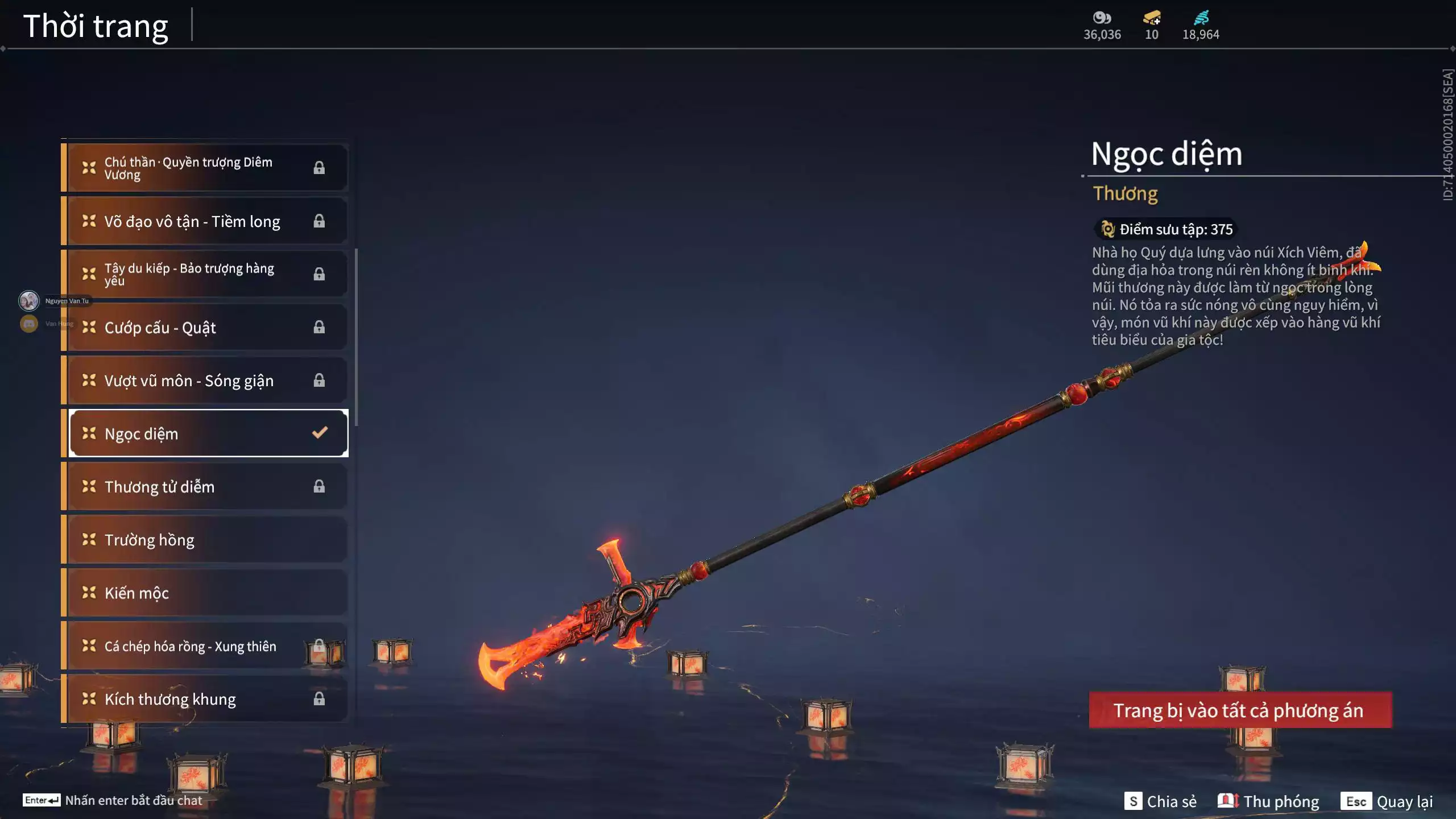
Task: Click the blue feather currency icon
Action: coord(1201,18)
